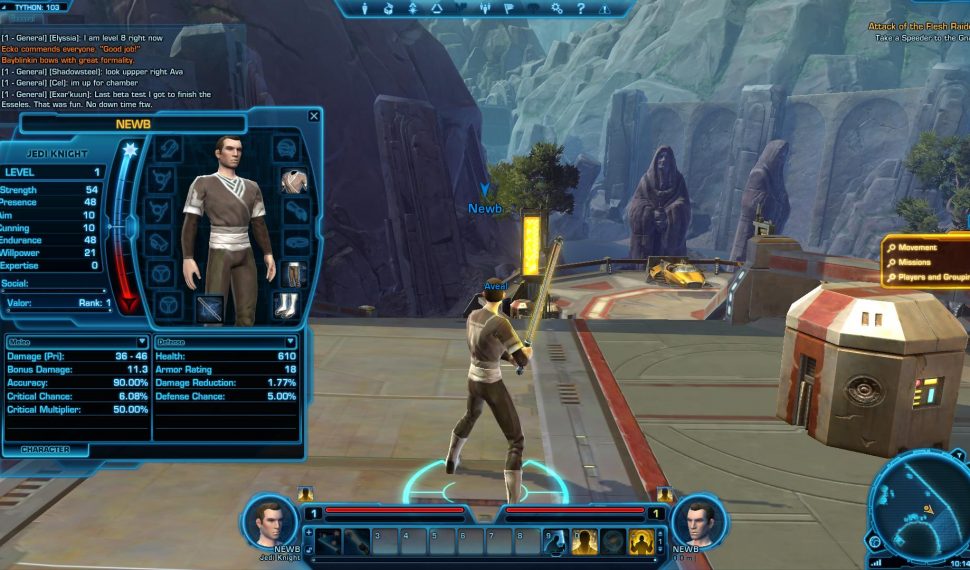Viewport: 970px width, 570px height.
Task: Activate the golden meditating figure ability
Action: coord(641,541)
